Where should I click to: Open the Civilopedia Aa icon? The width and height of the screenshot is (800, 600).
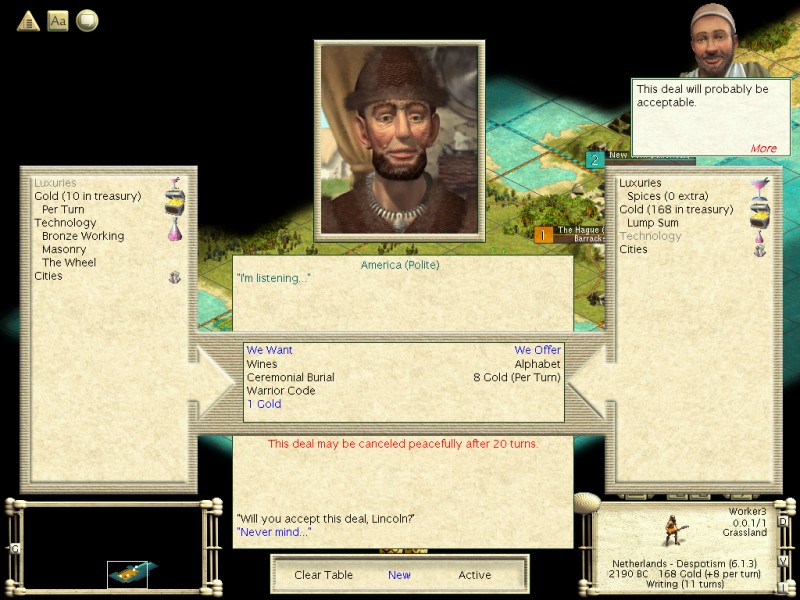pos(58,20)
